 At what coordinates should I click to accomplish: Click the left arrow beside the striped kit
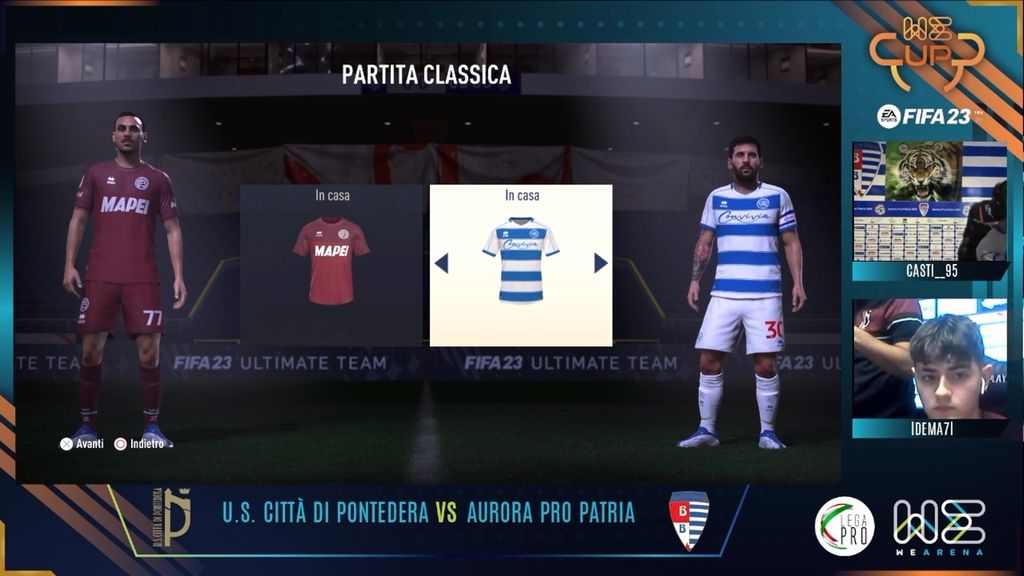point(441,263)
